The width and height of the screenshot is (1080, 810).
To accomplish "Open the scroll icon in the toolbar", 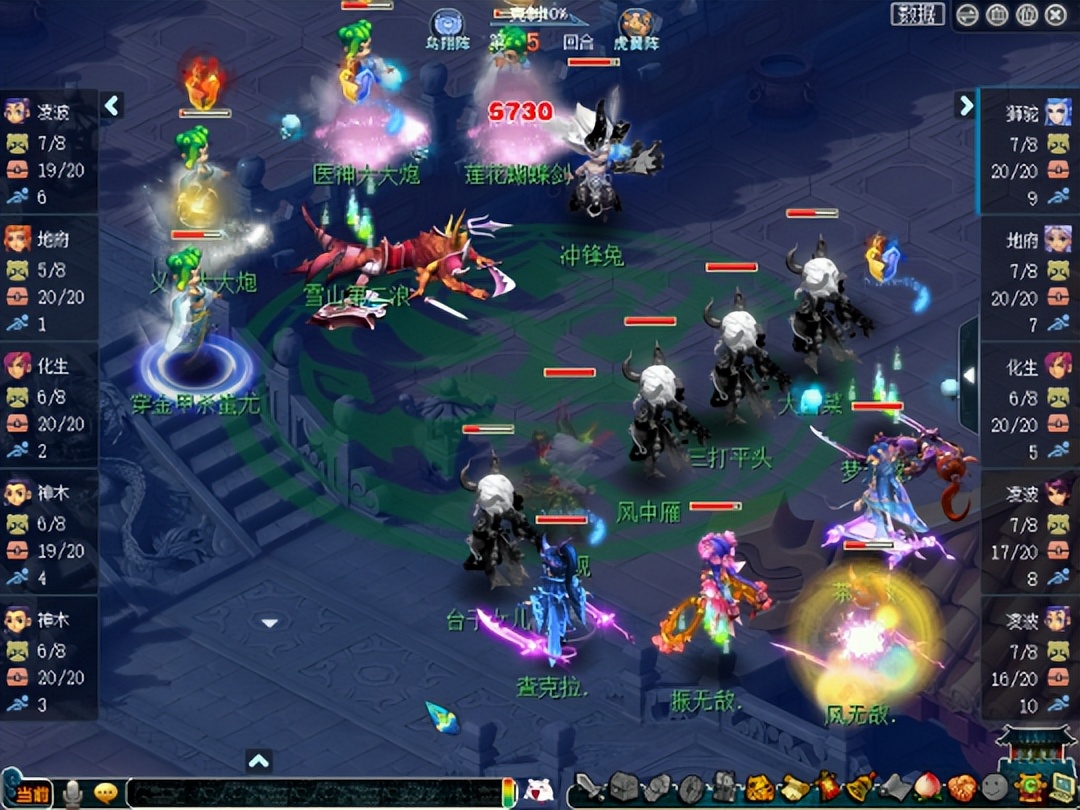I will click(x=795, y=788).
